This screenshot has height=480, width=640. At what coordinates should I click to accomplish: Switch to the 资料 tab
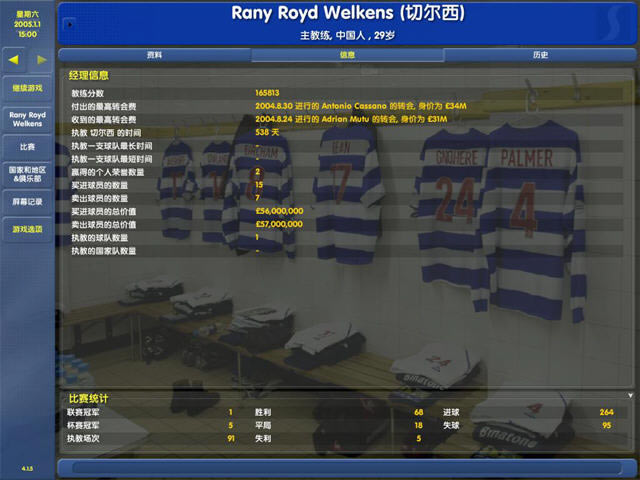tap(154, 55)
